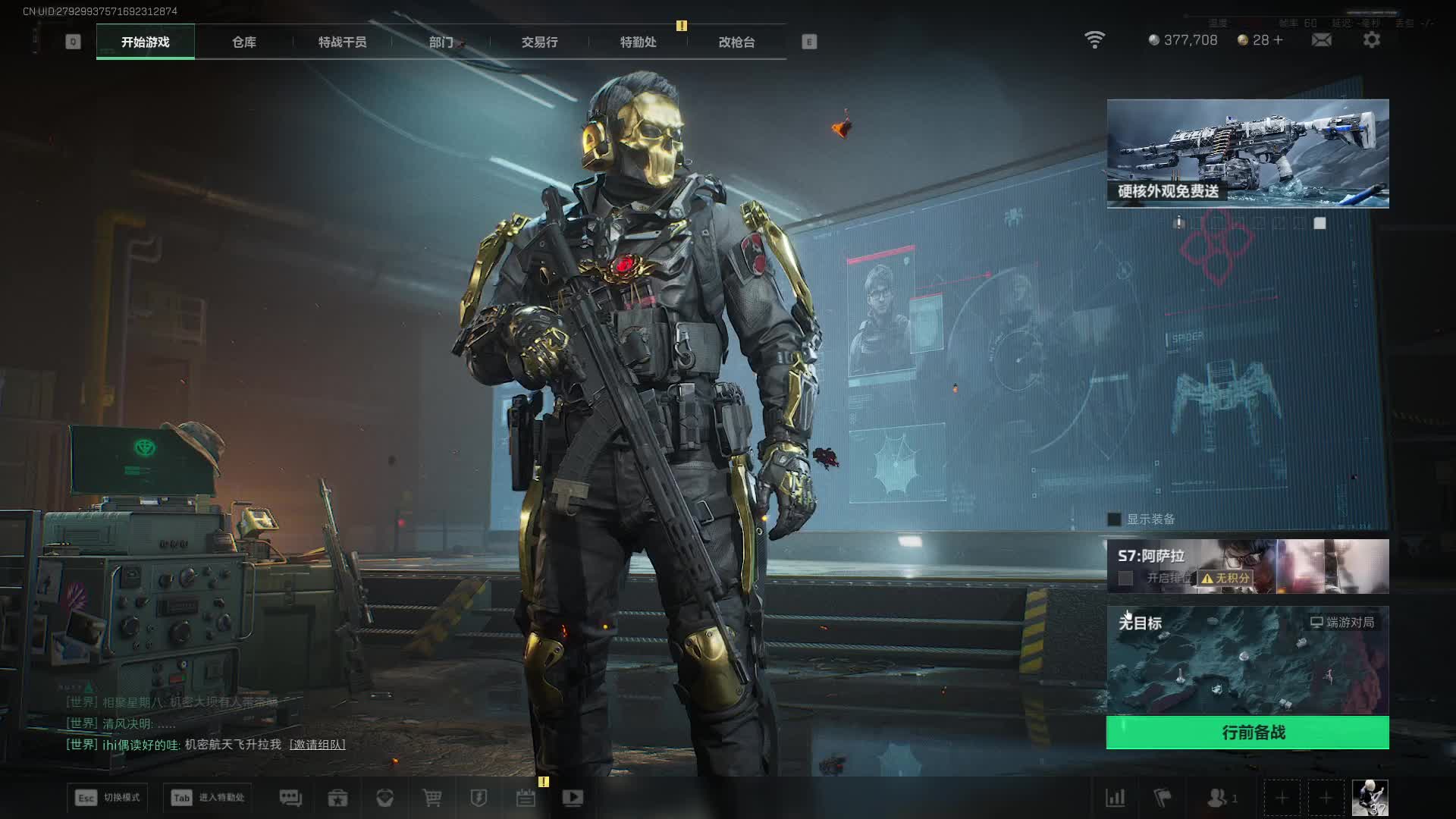Open the mail envelope icon
This screenshot has height=819, width=1456.
[x=1321, y=39]
